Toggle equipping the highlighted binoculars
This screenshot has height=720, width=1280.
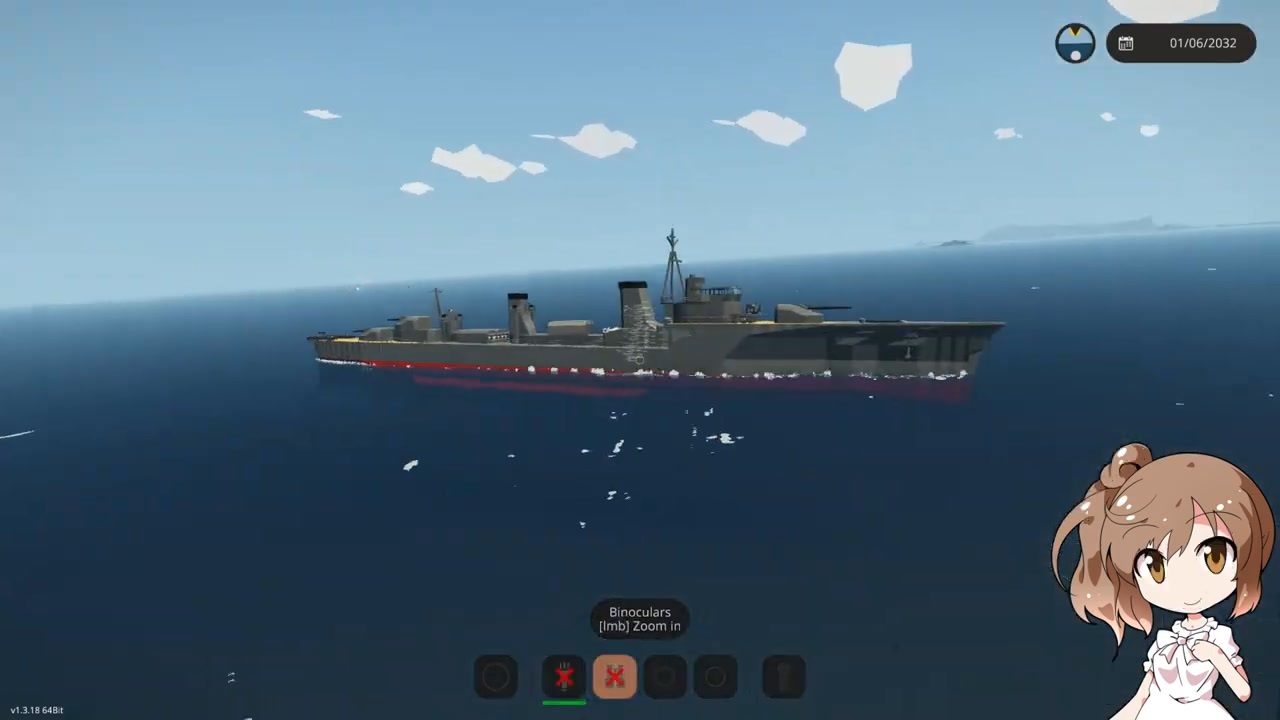pyautogui.click(x=615, y=677)
